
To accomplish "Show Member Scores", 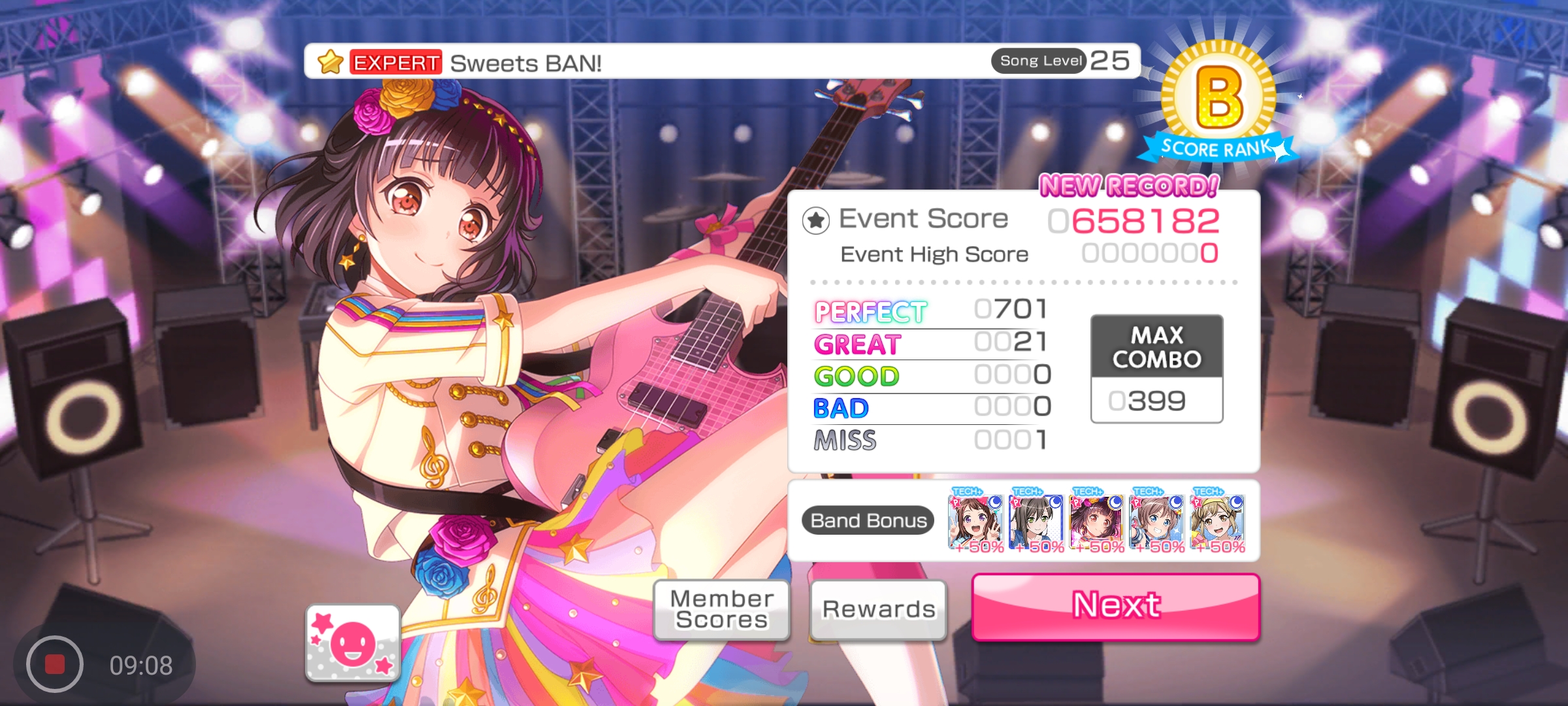I will 721,609.
